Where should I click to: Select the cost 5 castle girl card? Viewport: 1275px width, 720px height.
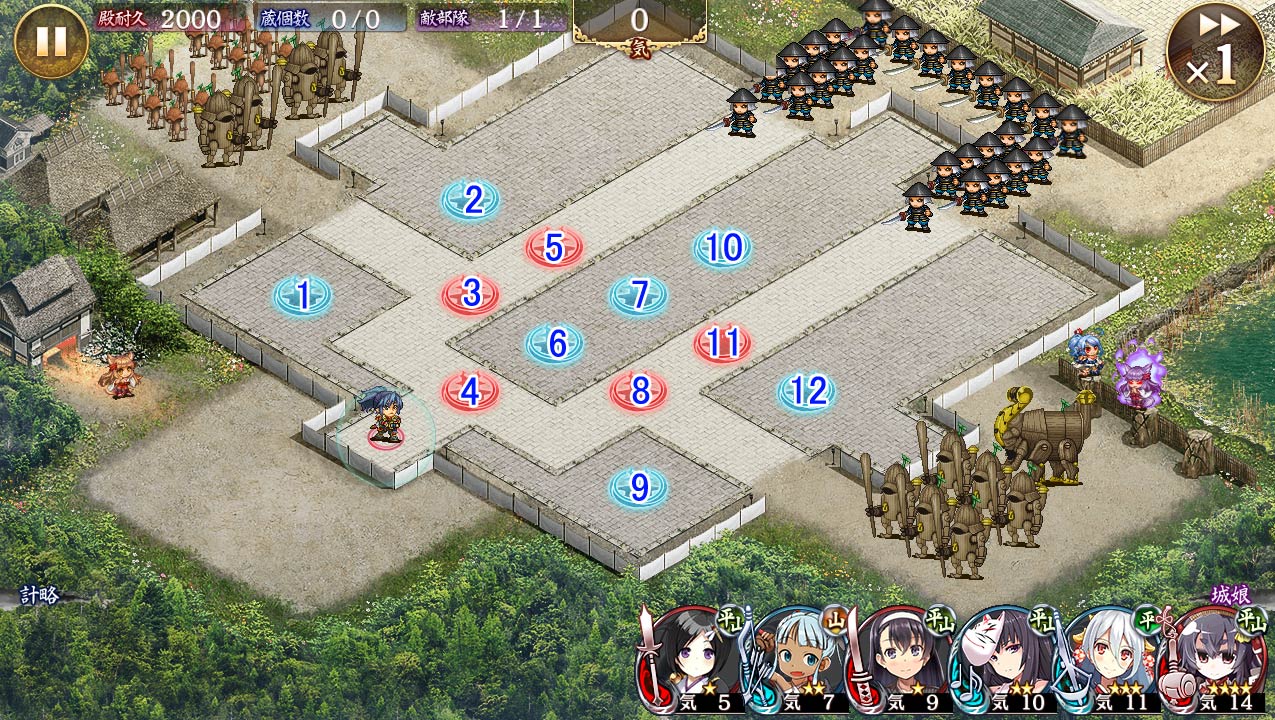(x=690, y=660)
